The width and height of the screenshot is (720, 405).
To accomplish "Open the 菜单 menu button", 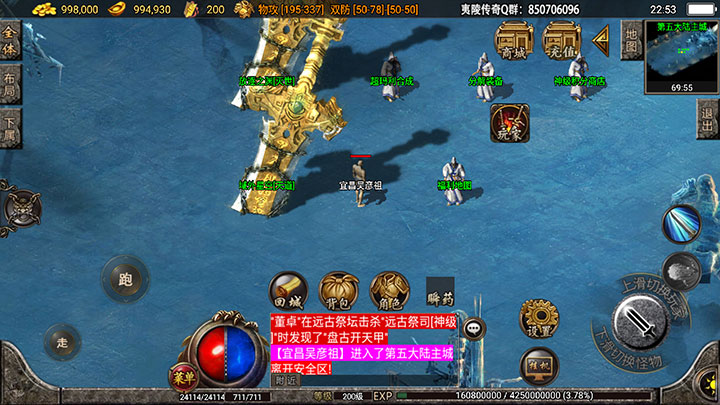I will point(182,377).
